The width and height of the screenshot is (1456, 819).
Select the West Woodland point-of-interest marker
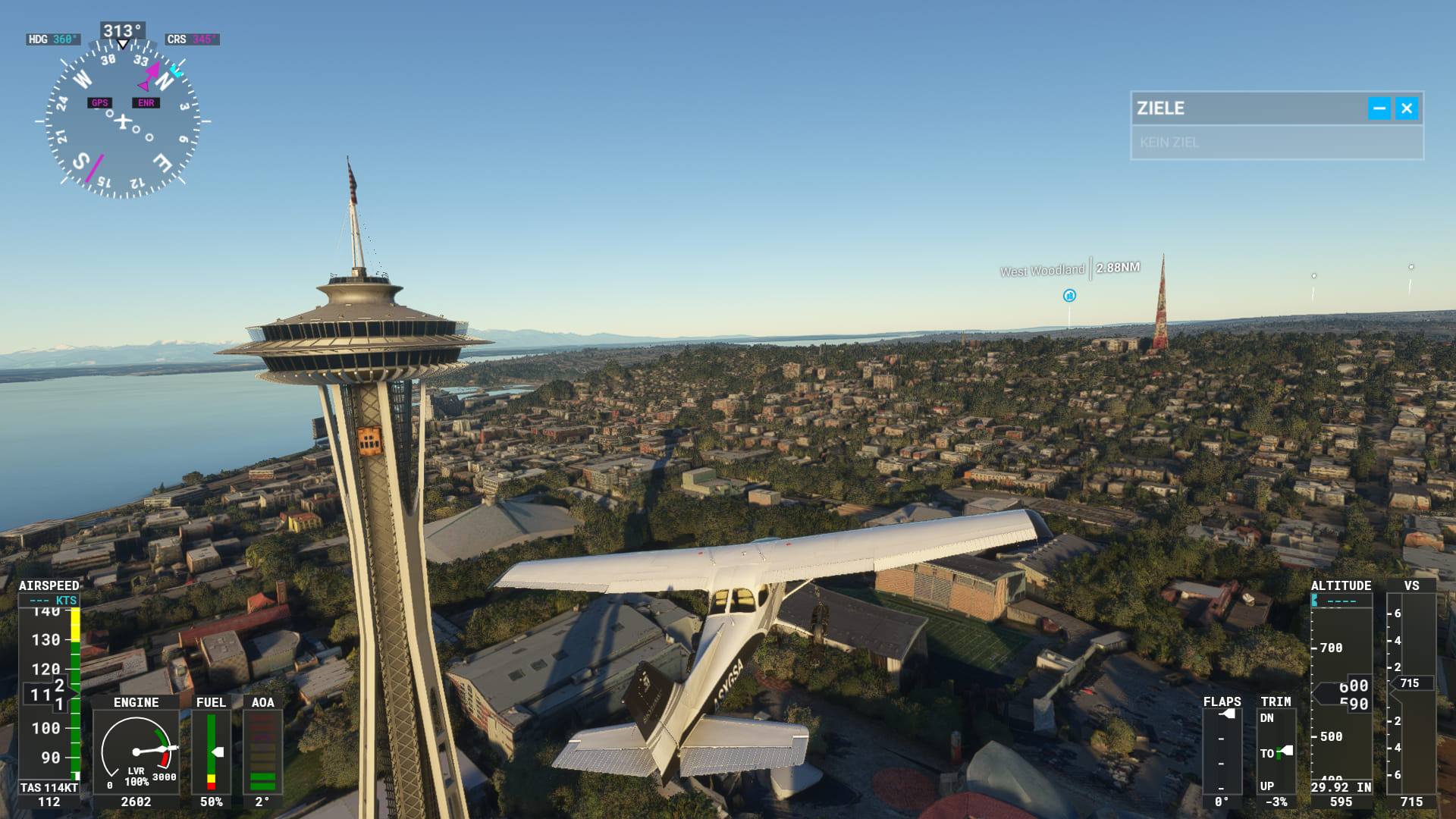coord(1069,296)
